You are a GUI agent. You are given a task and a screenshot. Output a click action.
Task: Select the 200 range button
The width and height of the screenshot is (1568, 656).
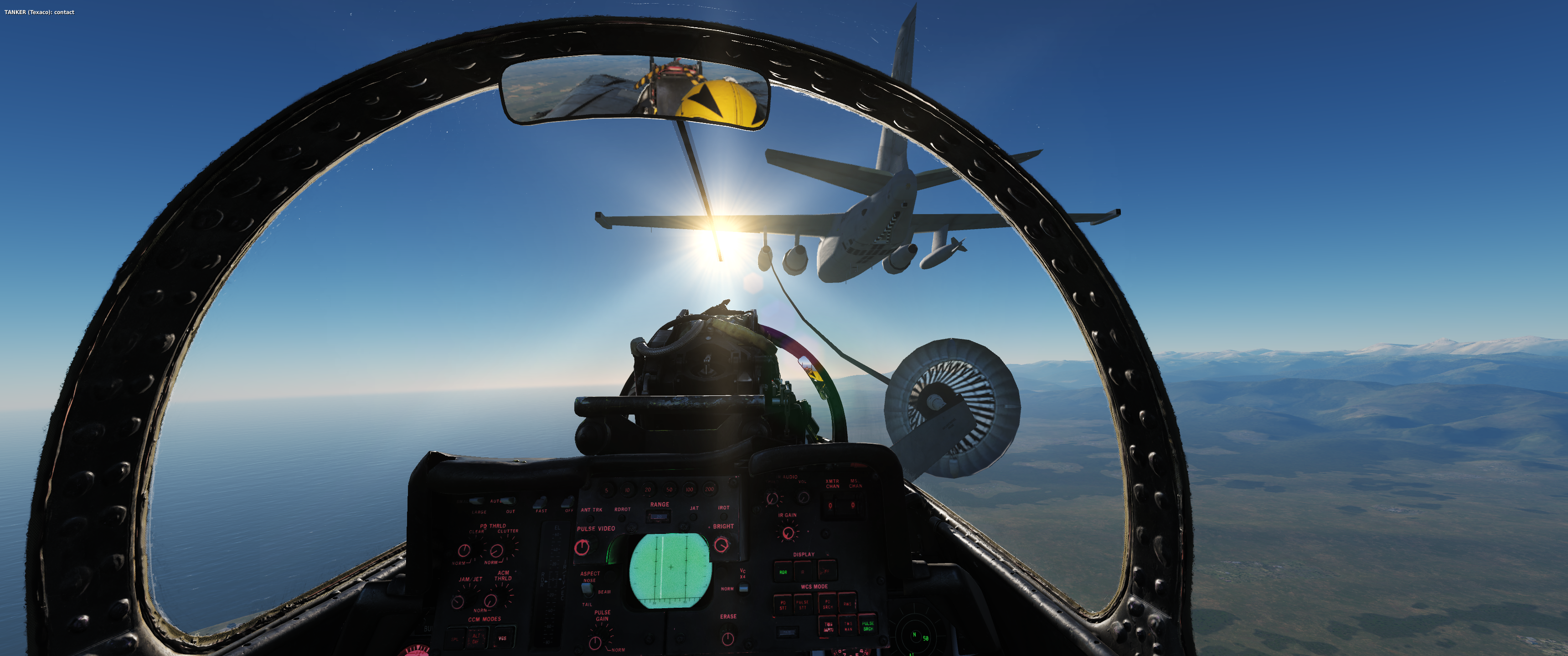coord(709,489)
